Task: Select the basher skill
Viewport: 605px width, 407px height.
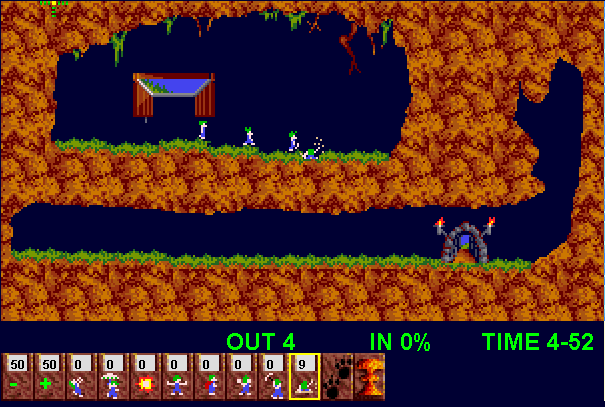Action: [x=241, y=377]
